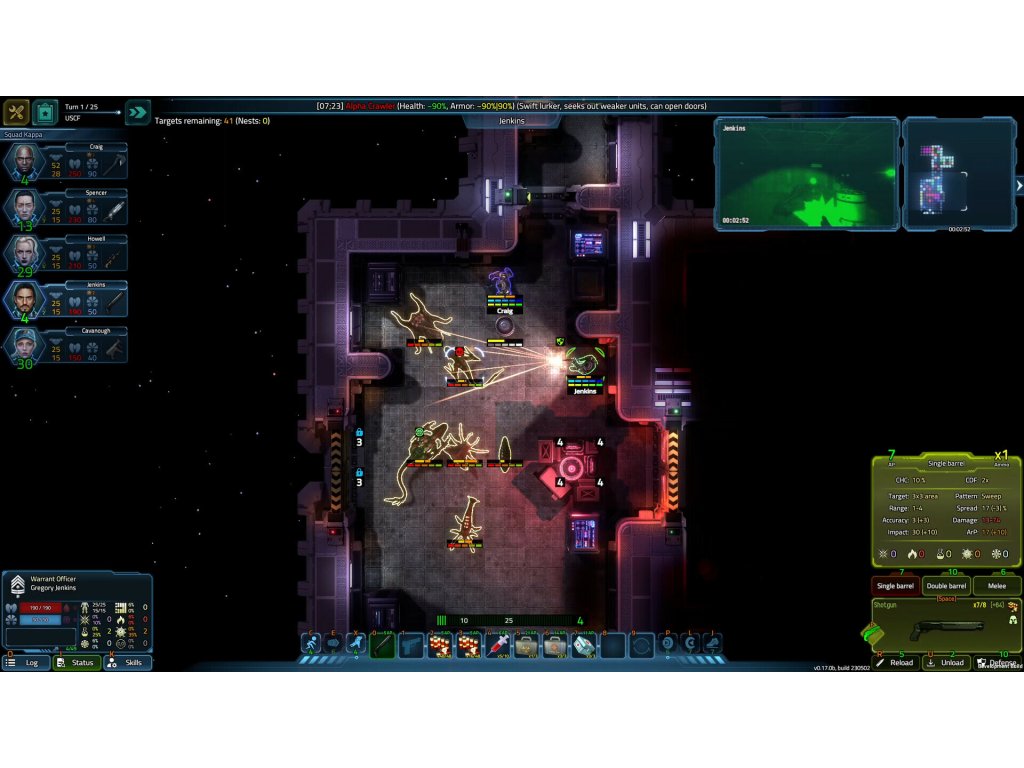Open the Skills tab
1024x768 pixels.
click(127, 662)
